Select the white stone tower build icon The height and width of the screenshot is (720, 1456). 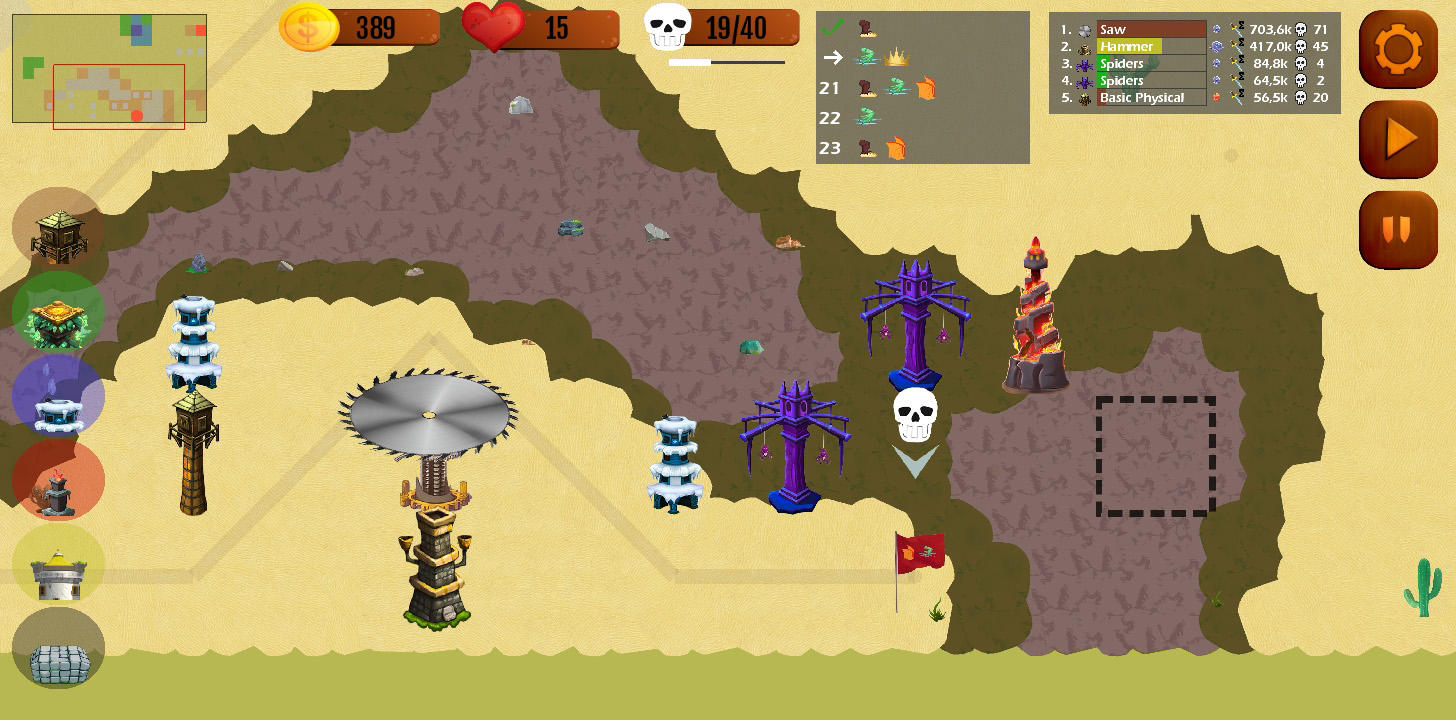click(57, 564)
